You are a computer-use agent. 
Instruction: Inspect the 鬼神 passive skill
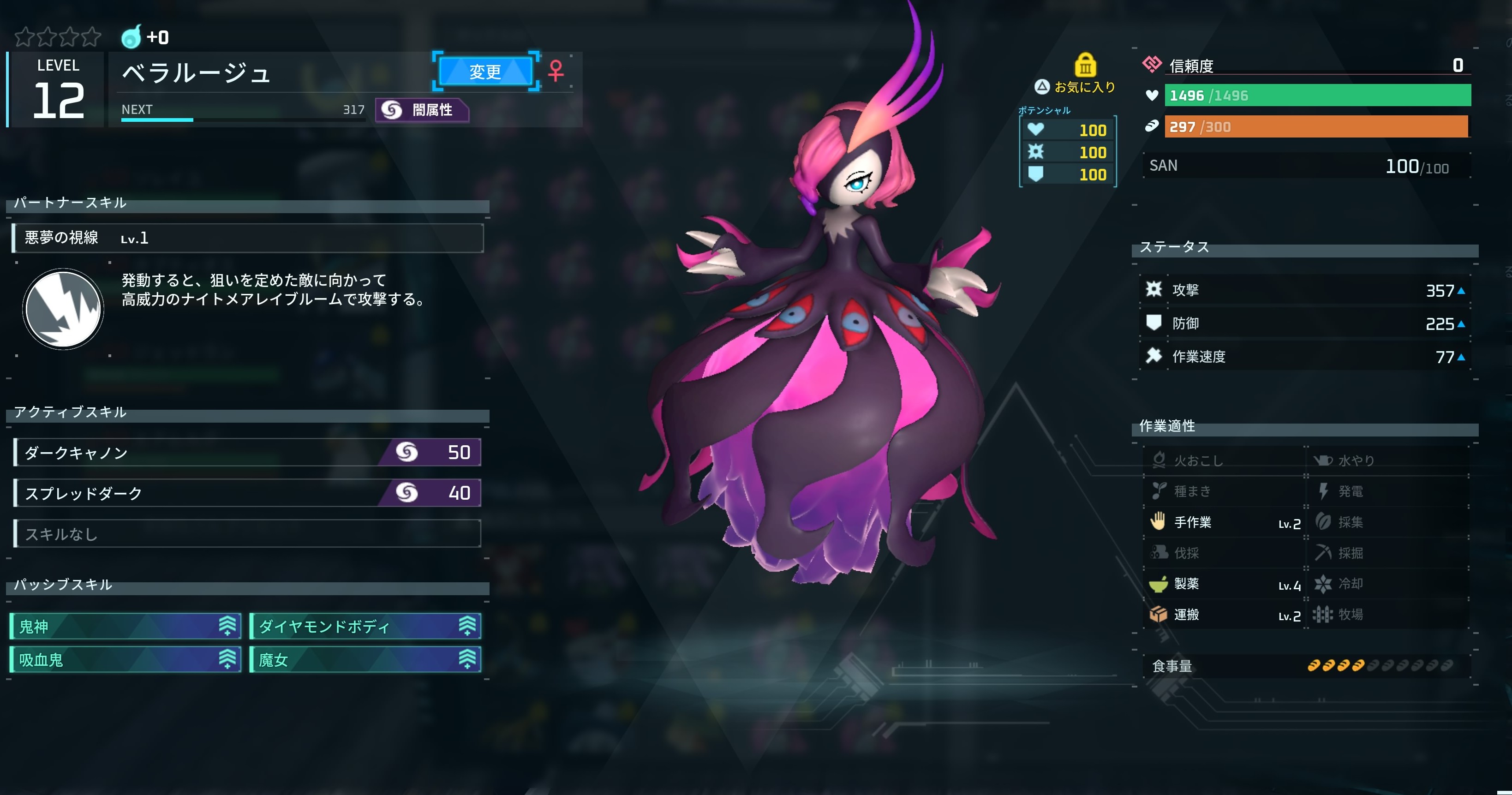point(126,626)
